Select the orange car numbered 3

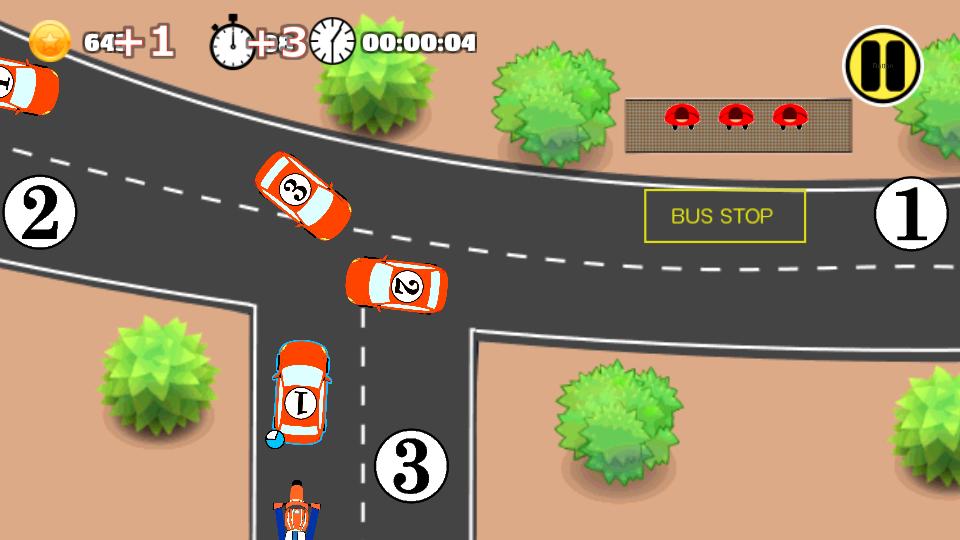[x=302, y=196]
